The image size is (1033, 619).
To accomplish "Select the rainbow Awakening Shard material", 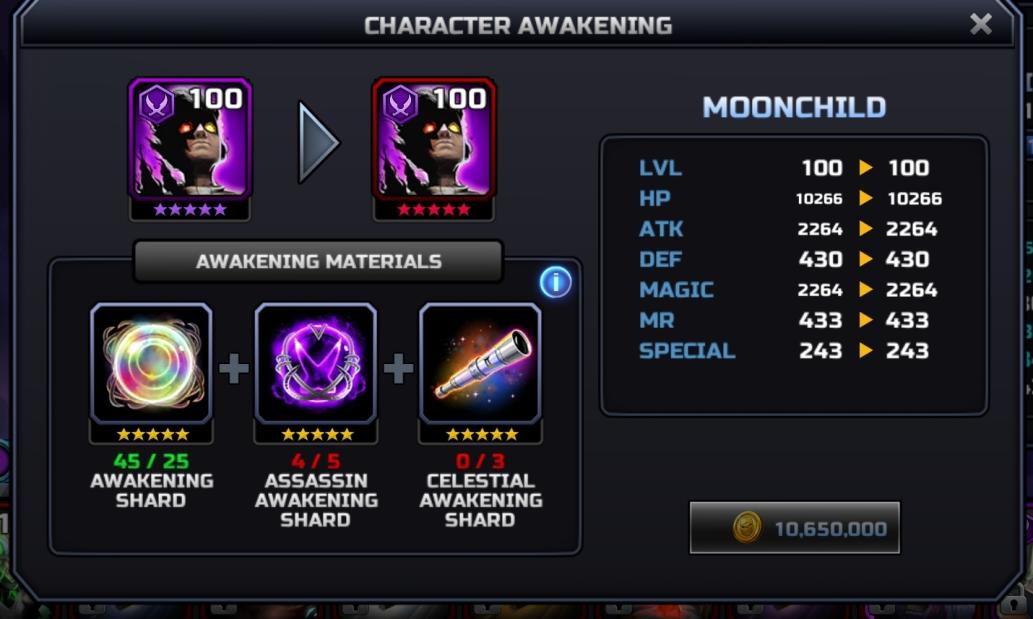I will coord(152,364).
